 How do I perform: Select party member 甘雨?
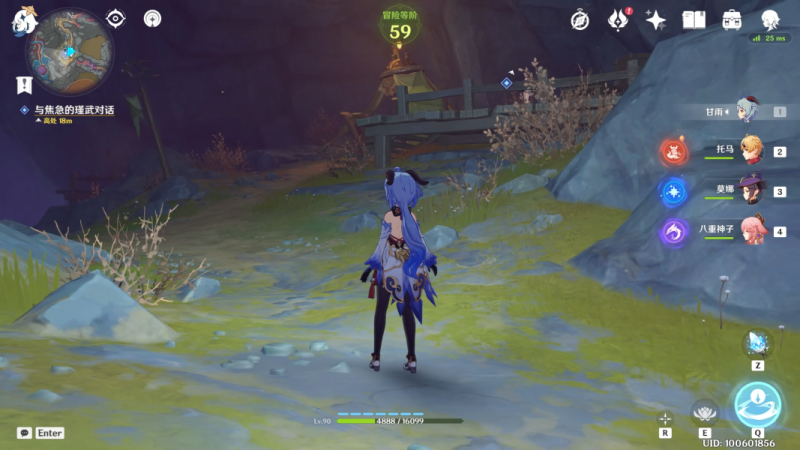(x=748, y=112)
